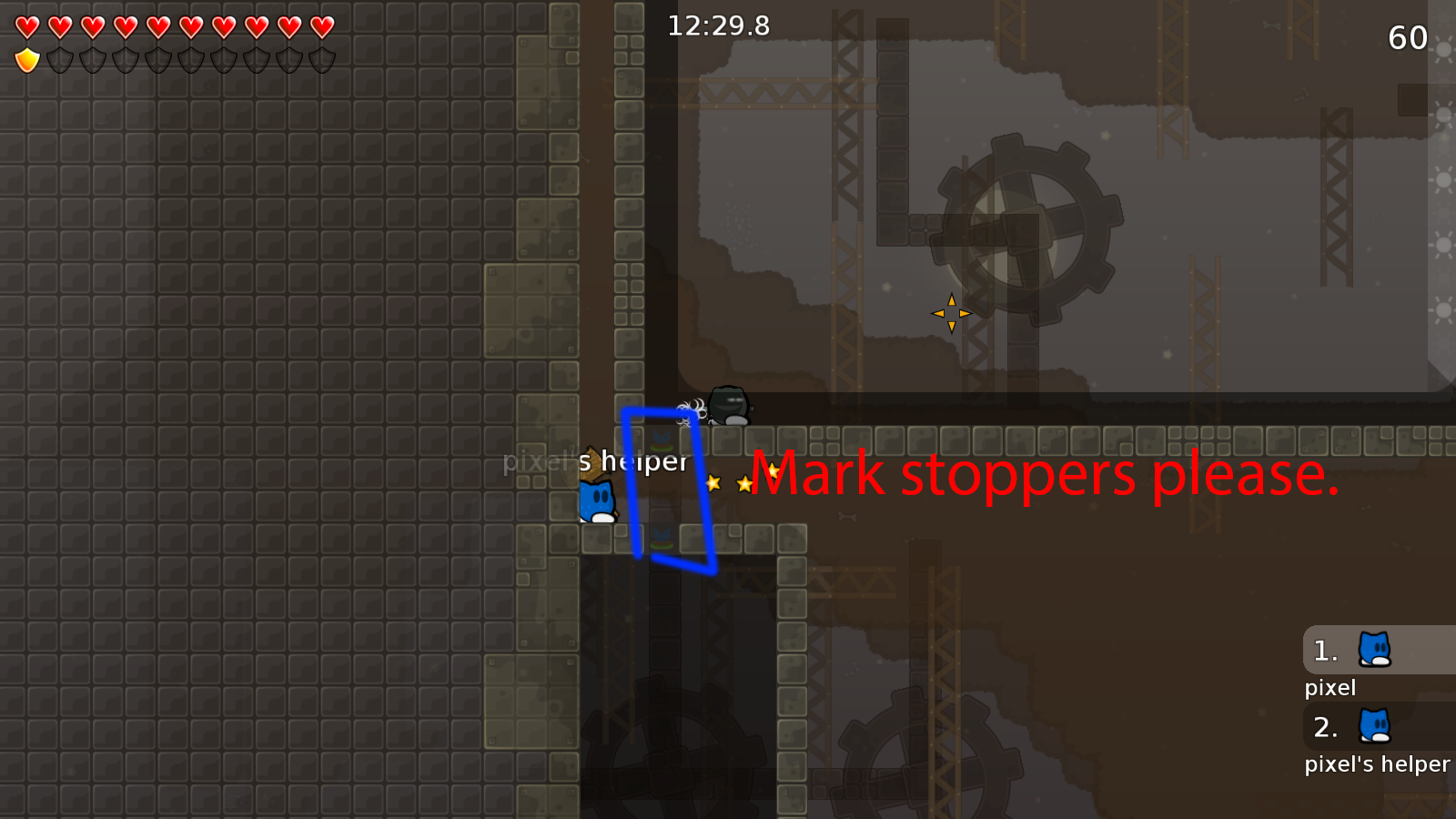The height and width of the screenshot is (819, 1456).
Task: Click the rank number 2 in the leaderboard
Action: (x=1326, y=728)
